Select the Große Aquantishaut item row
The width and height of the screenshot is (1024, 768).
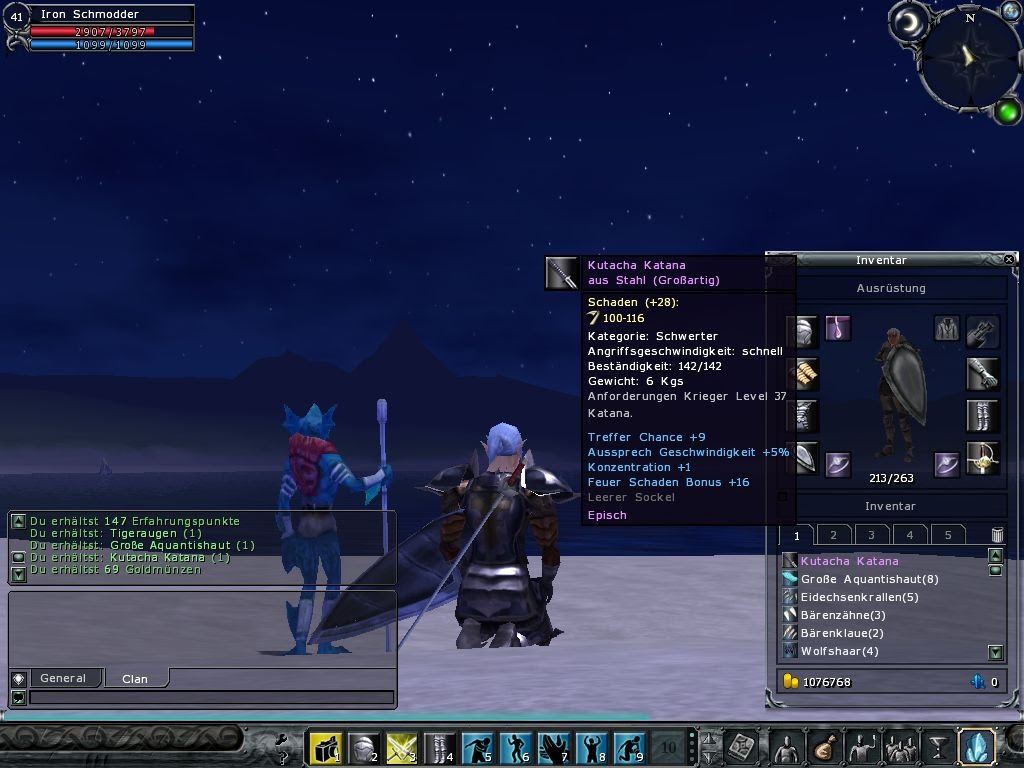869,579
